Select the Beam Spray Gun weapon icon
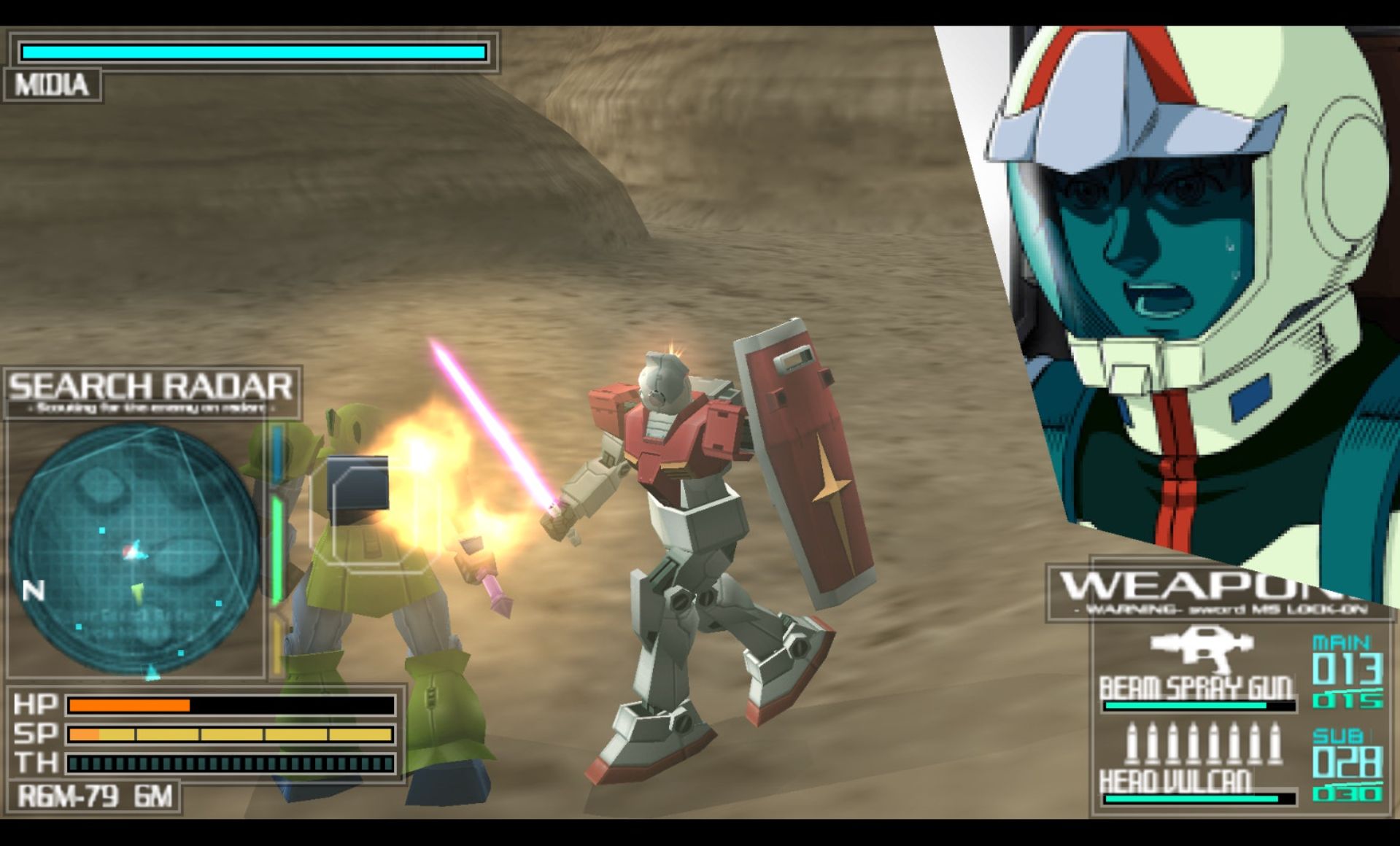The image size is (1400, 846). 1200,648
